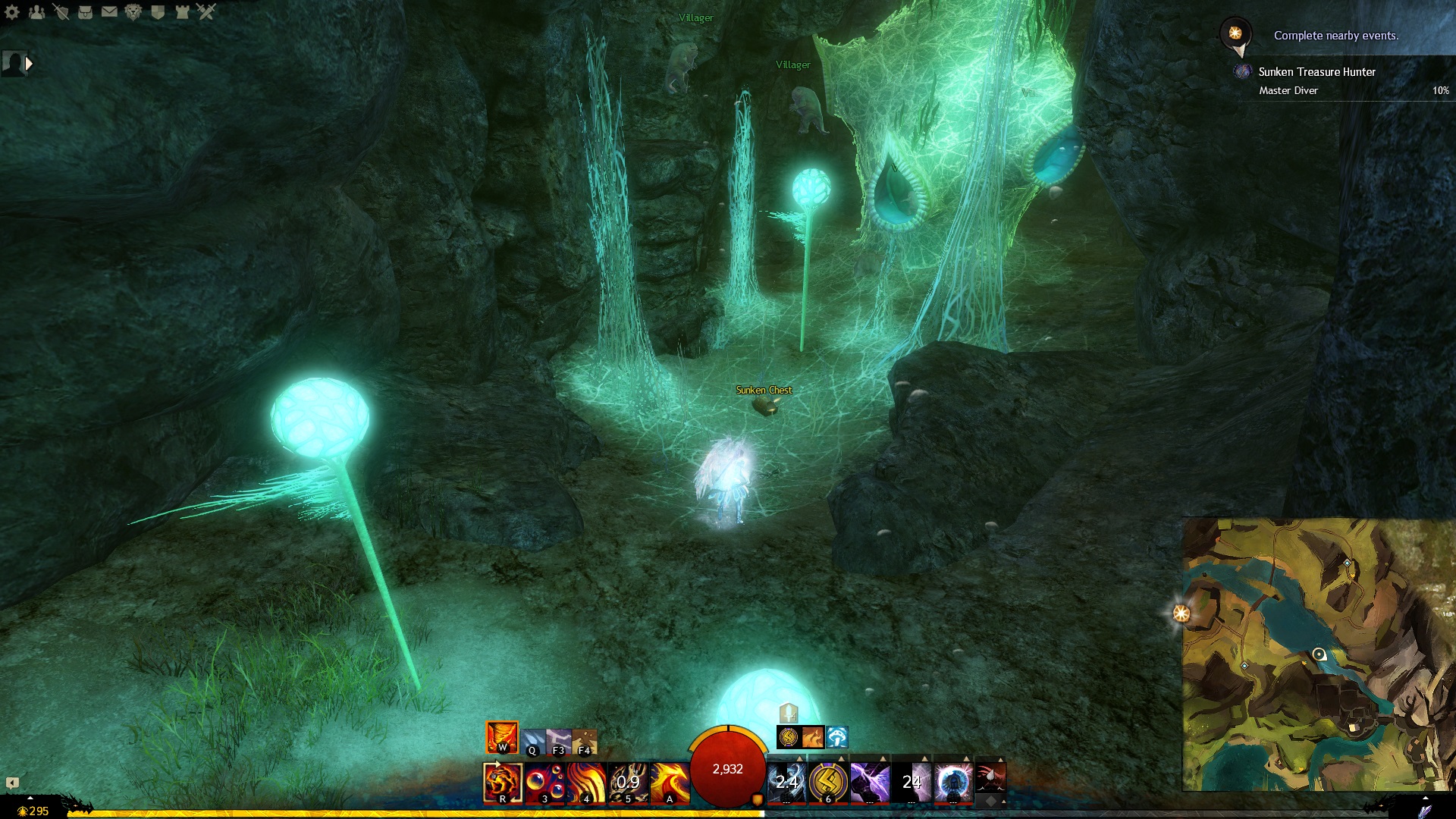Open the game menu gear icon

(12, 12)
